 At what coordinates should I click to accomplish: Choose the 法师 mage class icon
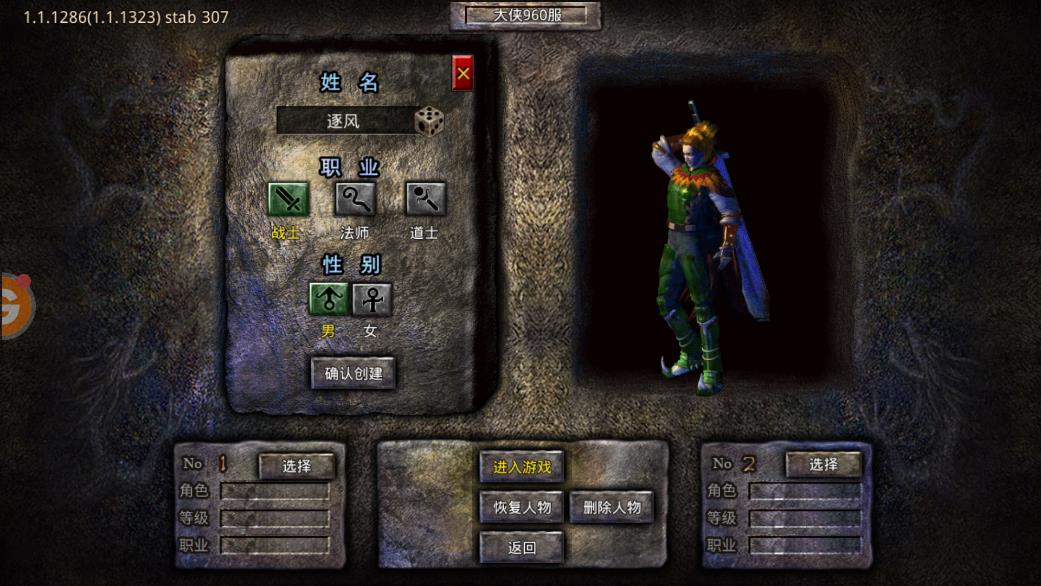[355, 199]
